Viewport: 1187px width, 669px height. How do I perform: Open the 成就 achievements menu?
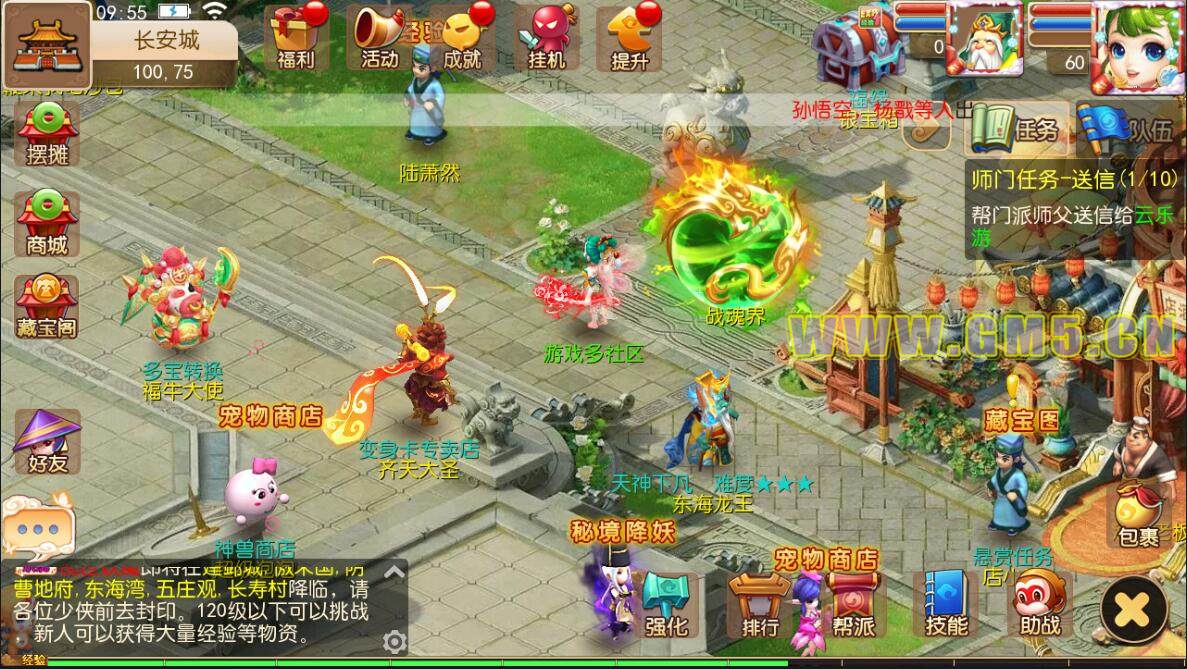click(462, 38)
